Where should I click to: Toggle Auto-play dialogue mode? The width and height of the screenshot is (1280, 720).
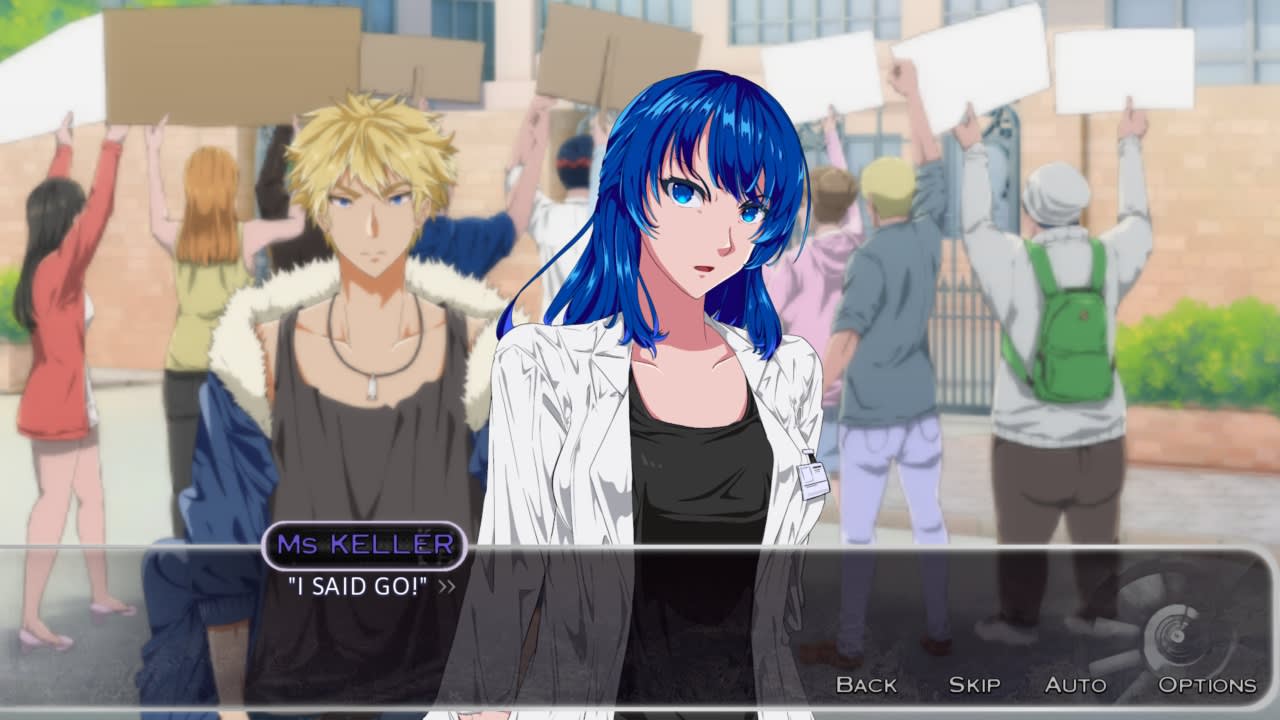point(1077,685)
